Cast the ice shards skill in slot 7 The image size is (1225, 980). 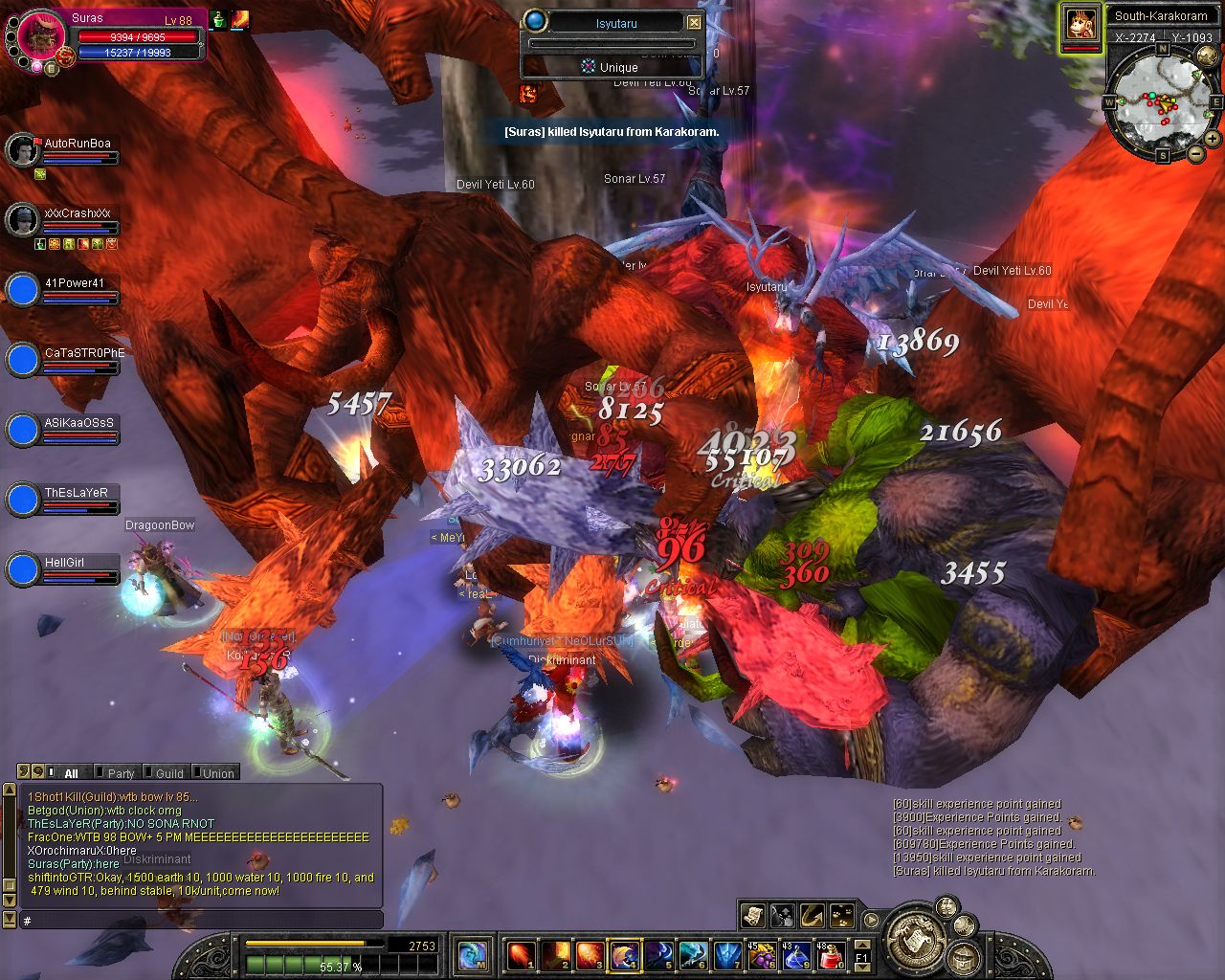pos(729,954)
